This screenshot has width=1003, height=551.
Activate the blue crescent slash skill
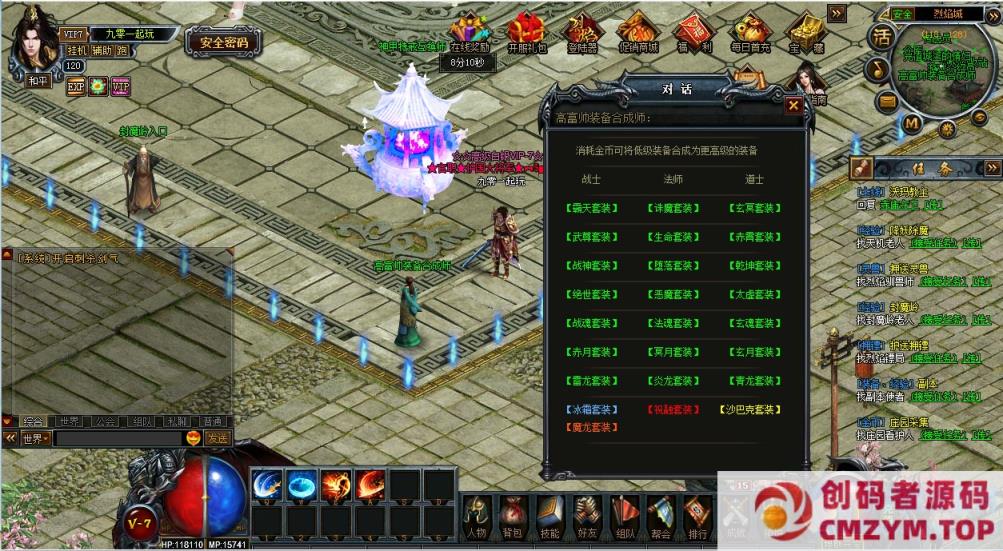click(x=267, y=485)
